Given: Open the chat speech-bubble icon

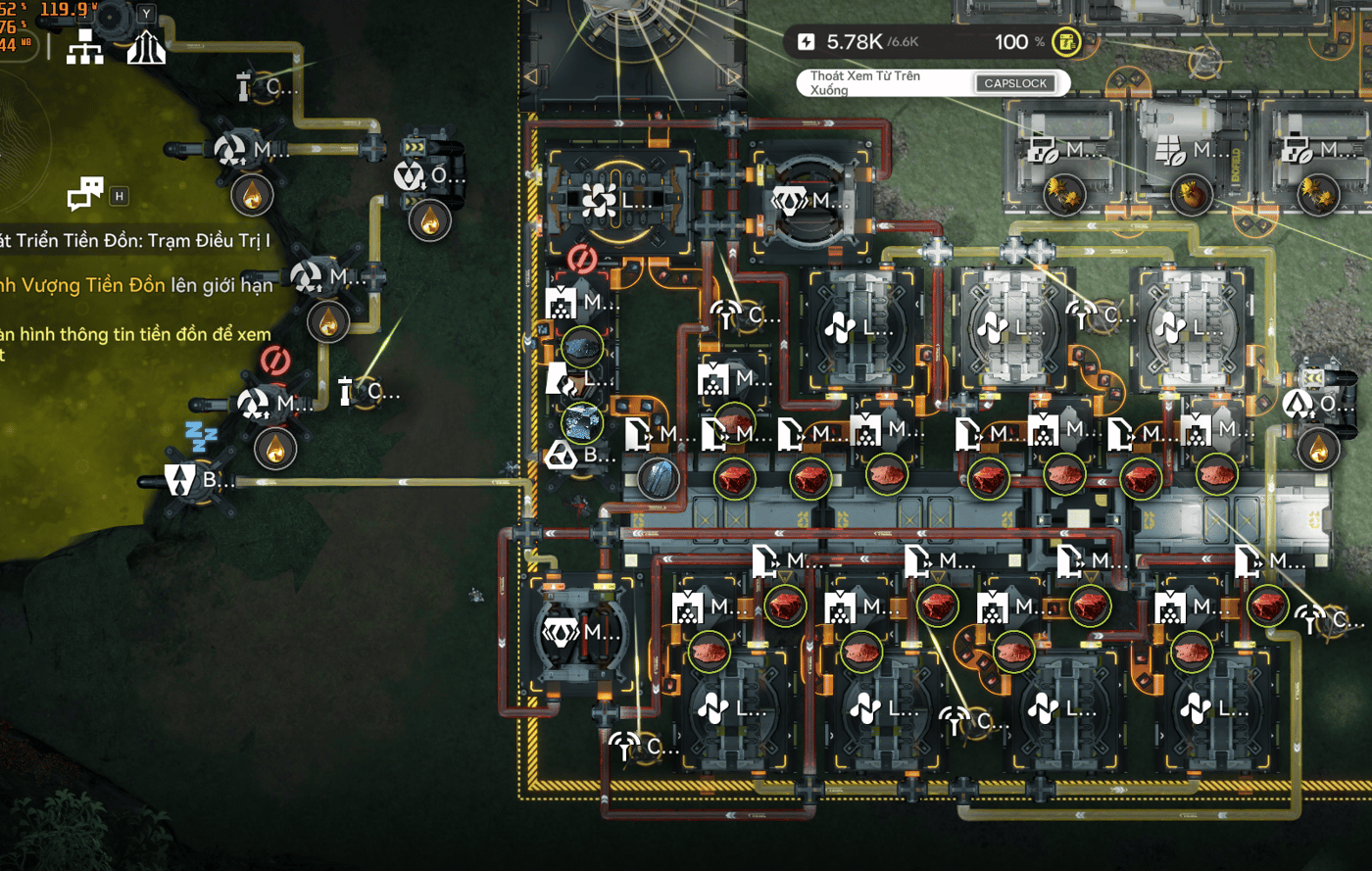Looking at the screenshot, I should (x=85, y=193).
